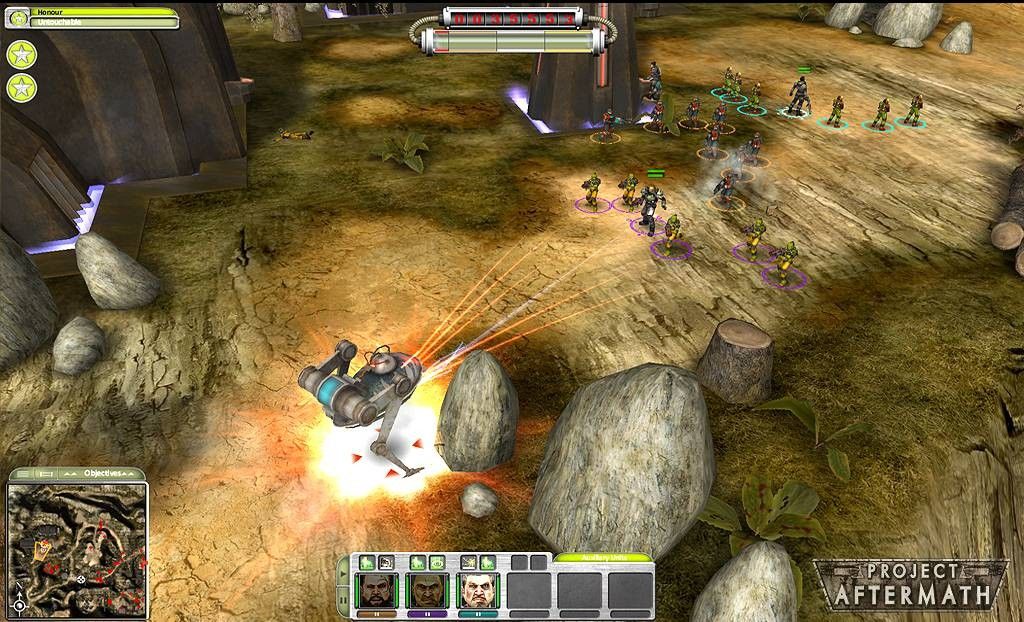Select the white-haired squad leader portrait
Image resolution: width=1024 pixels, height=622 pixels.
[478, 588]
